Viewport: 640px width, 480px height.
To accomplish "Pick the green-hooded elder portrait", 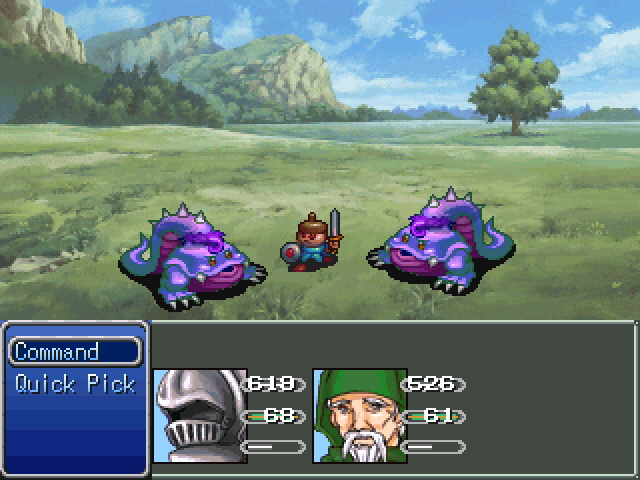I will (359, 415).
